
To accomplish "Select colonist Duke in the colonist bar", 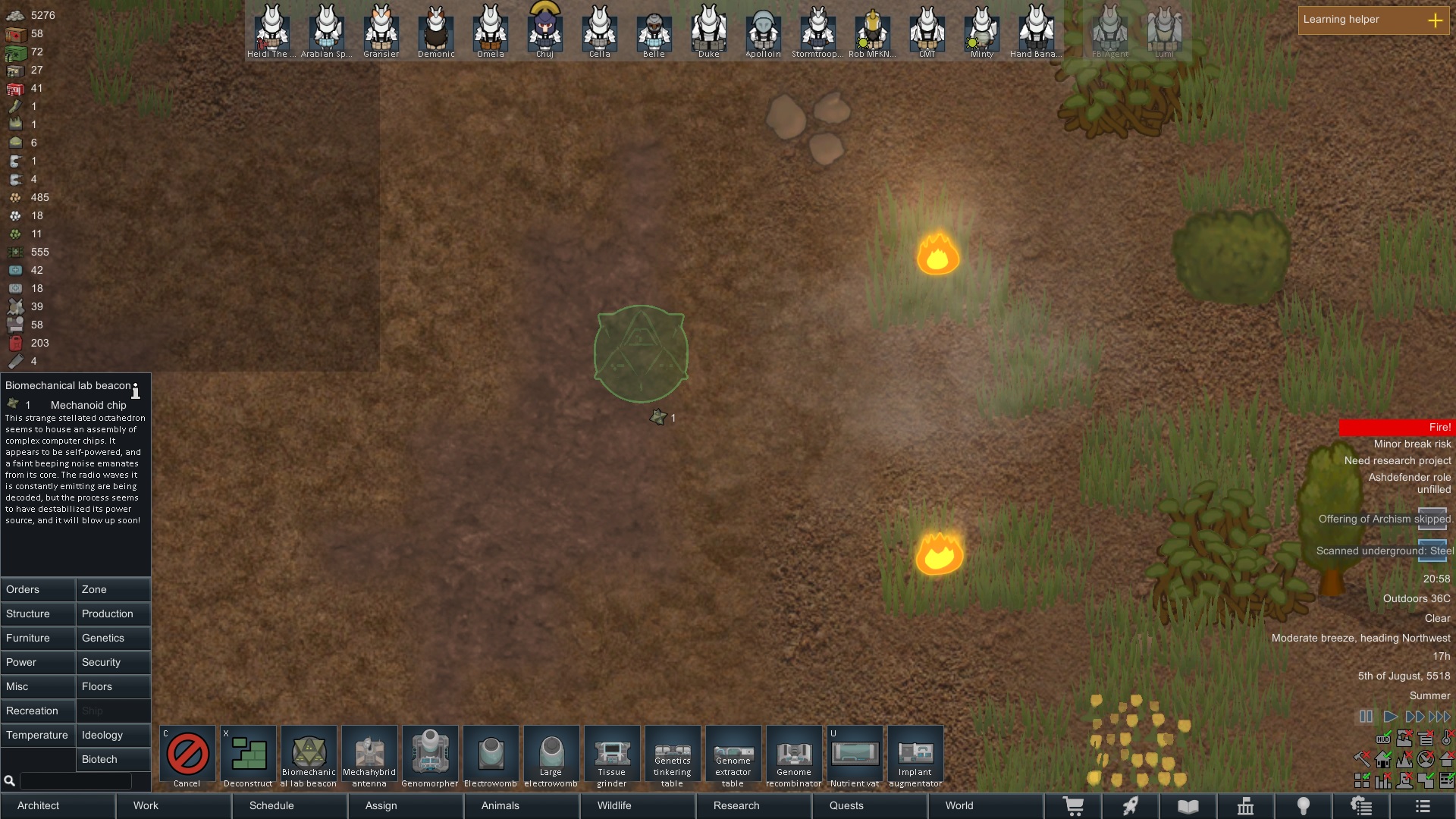I will (708, 30).
